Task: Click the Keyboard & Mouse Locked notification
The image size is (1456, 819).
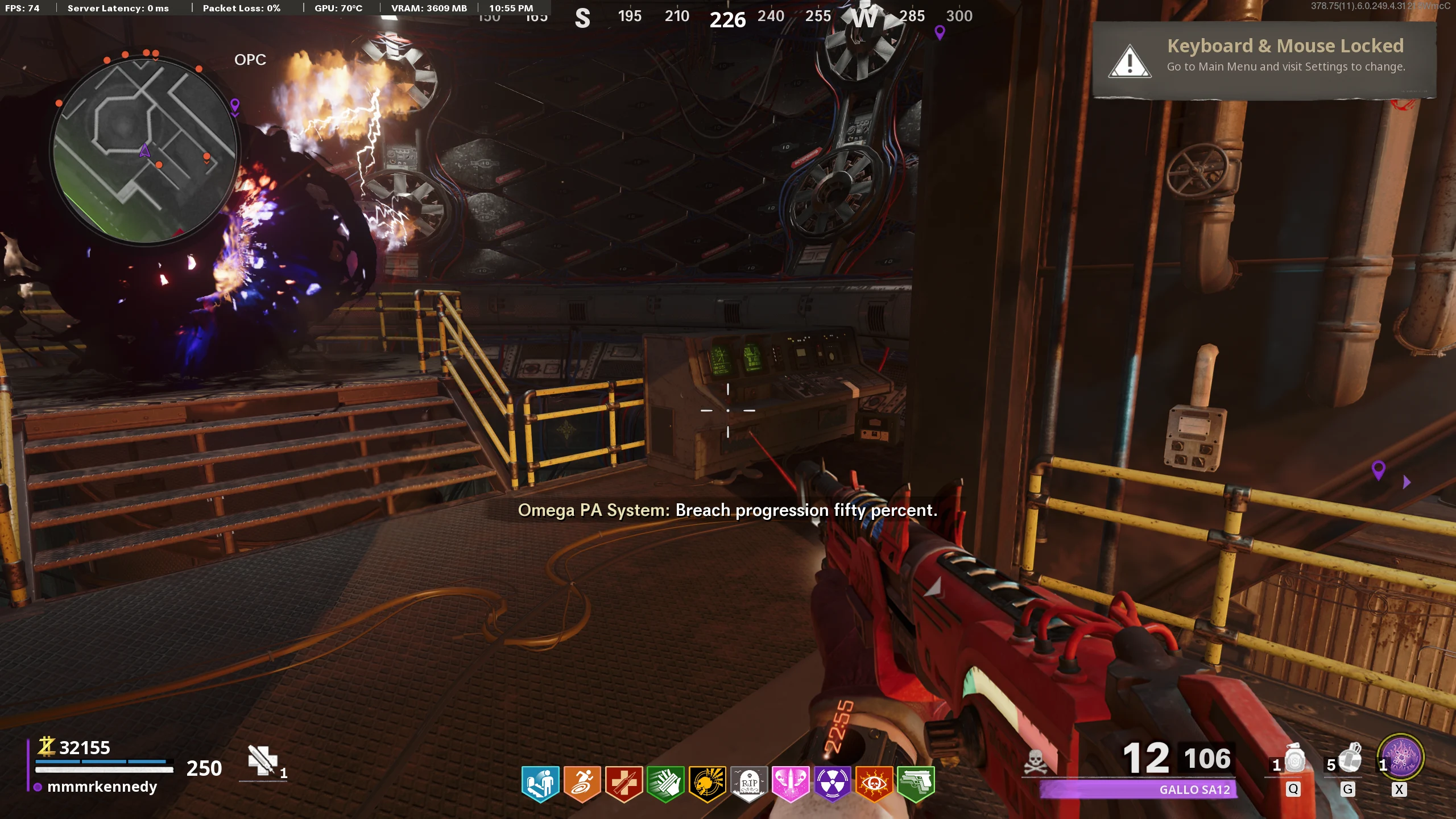Action: click(x=1264, y=60)
